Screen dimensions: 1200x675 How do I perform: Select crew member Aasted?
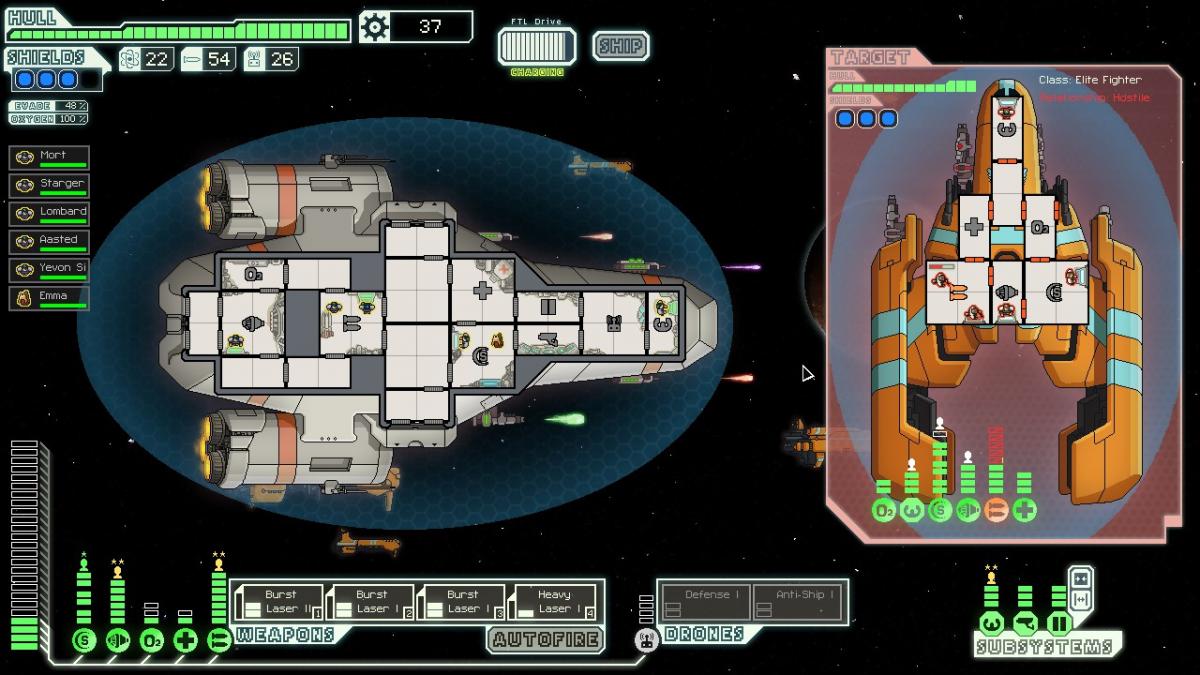coord(49,242)
